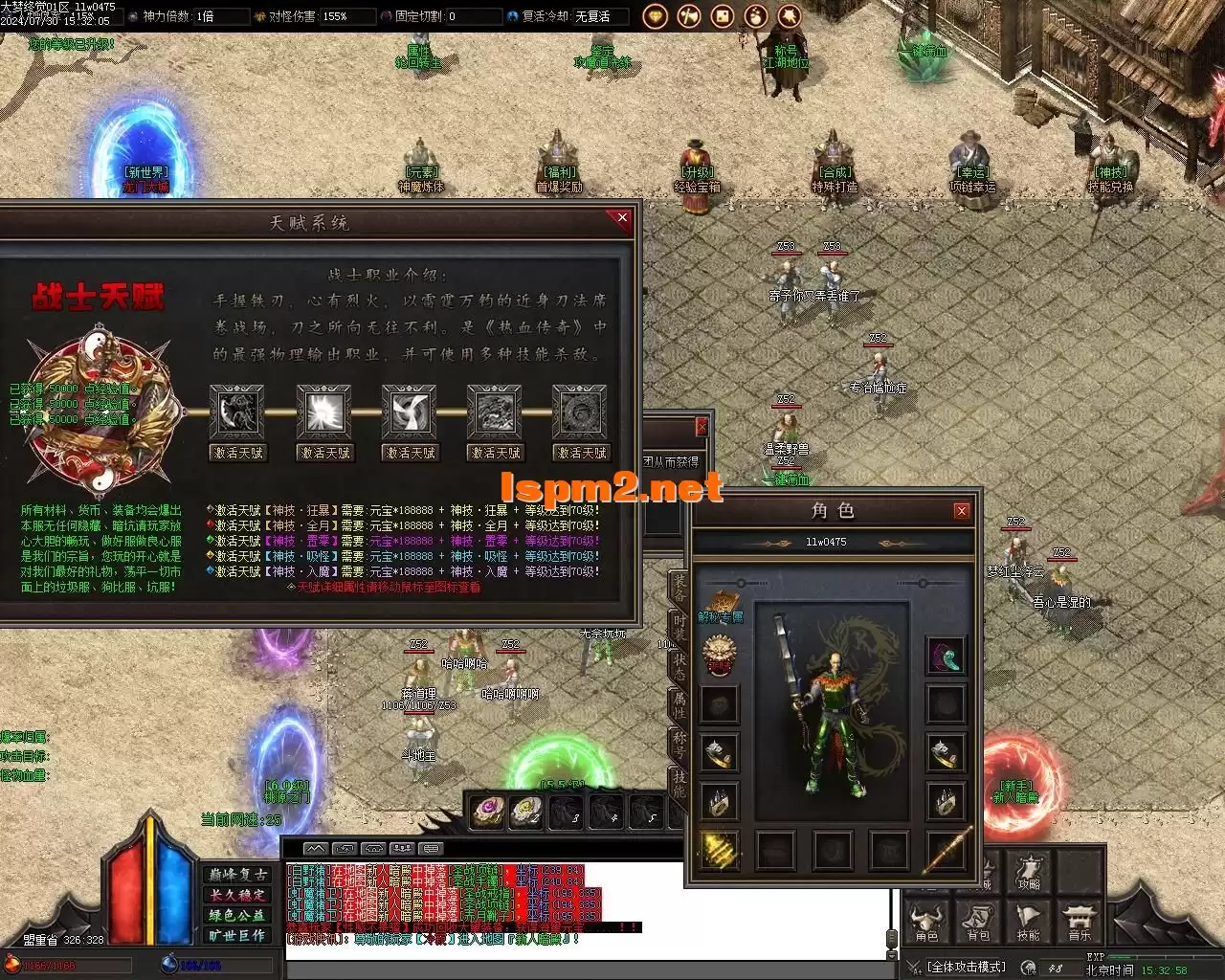Click the 角色 character button in bottom menu

point(926,921)
